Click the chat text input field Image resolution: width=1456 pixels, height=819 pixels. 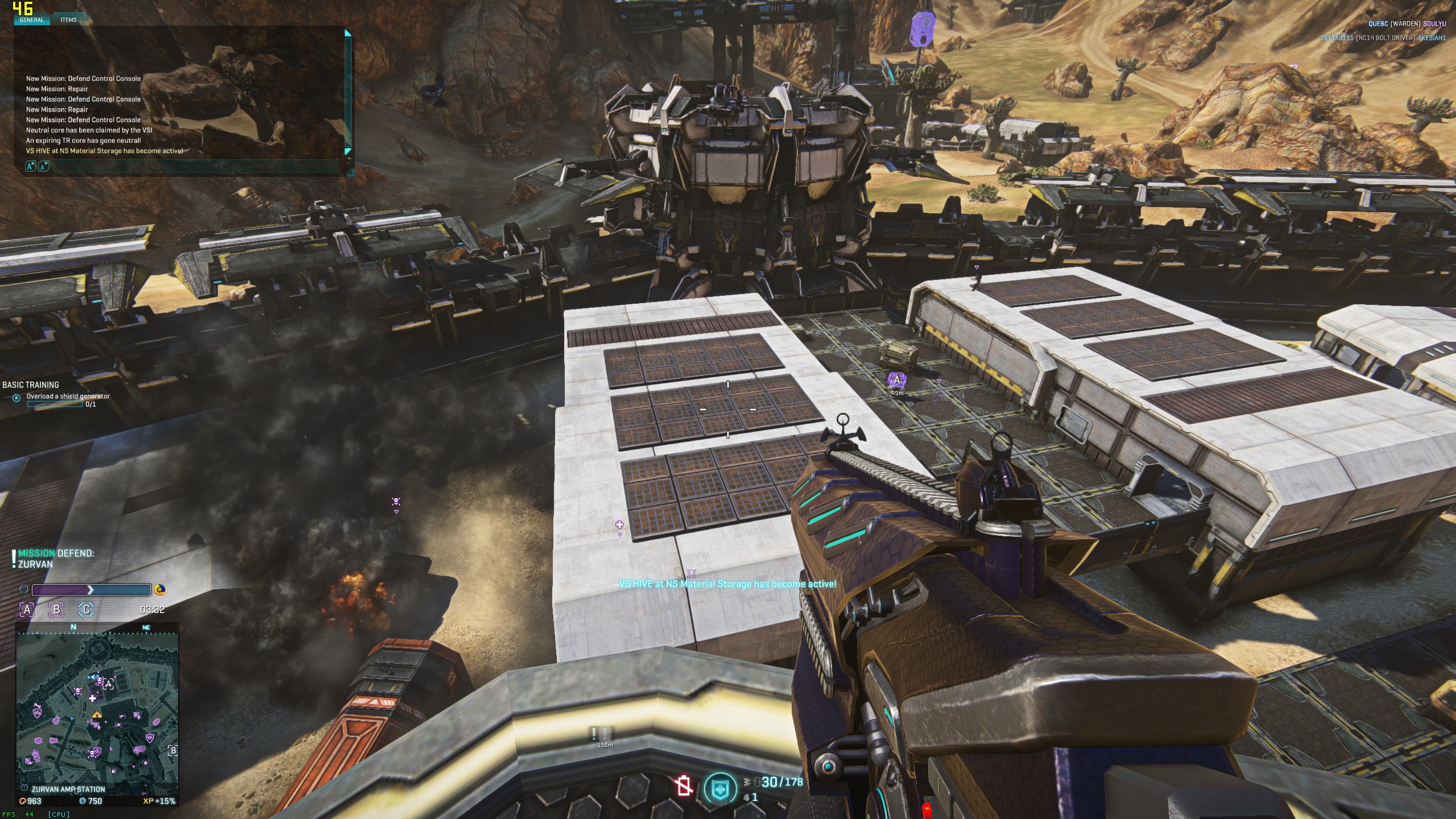click(193, 166)
